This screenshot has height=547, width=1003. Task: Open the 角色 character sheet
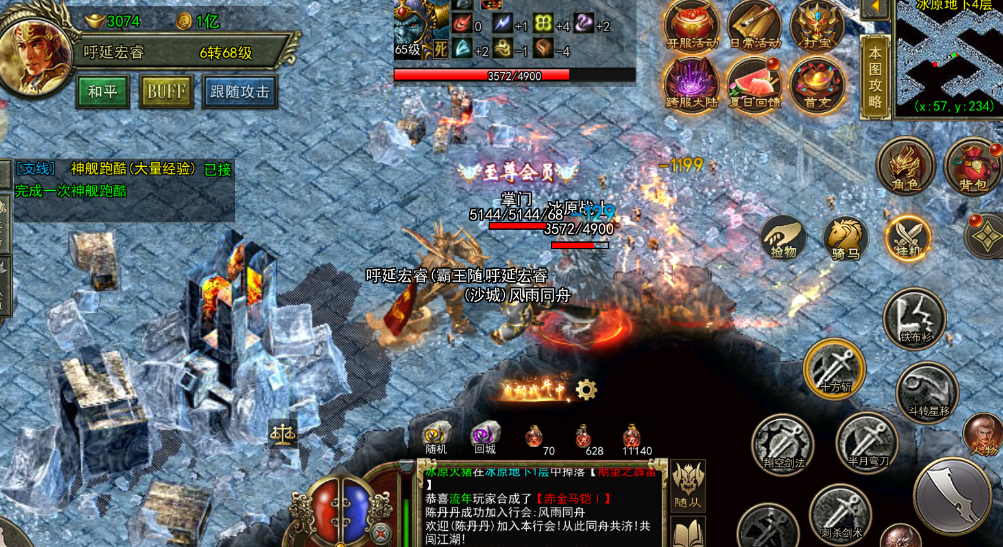[x=905, y=166]
